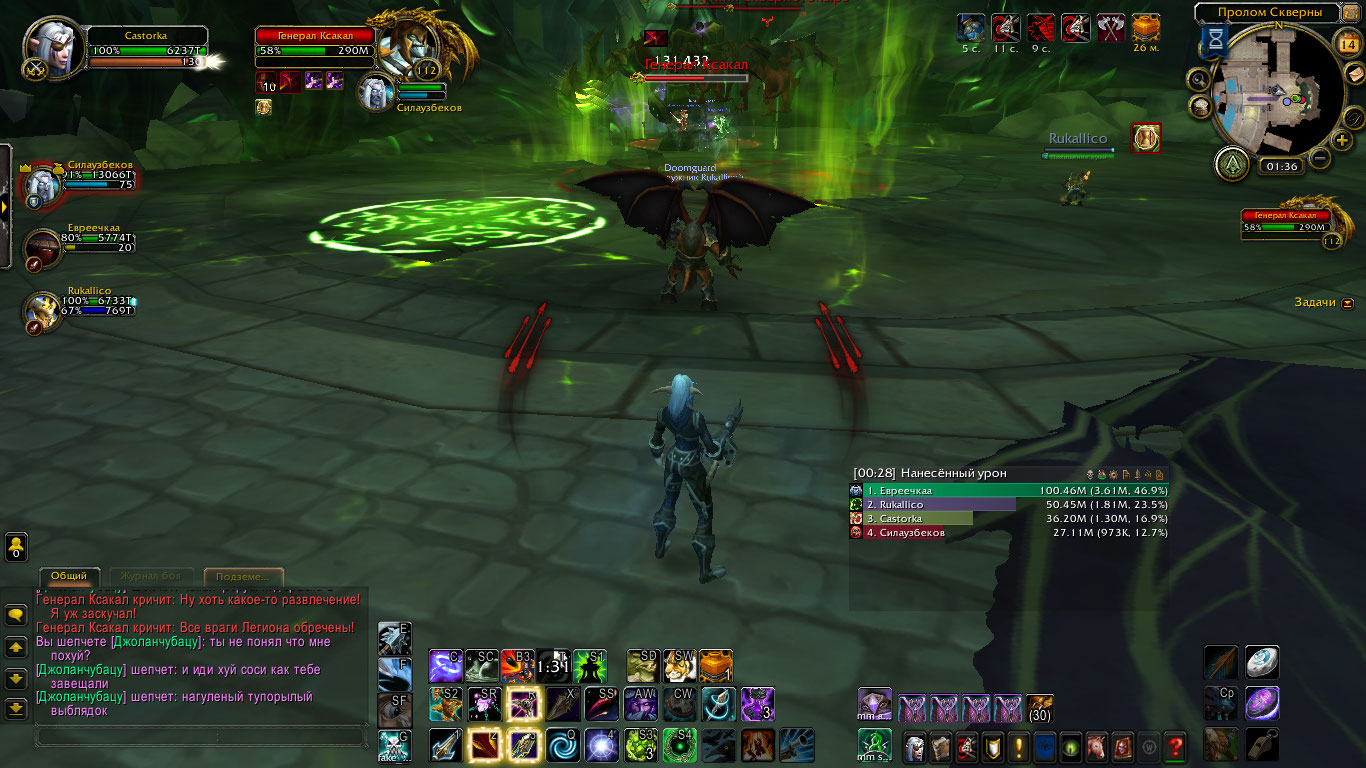Image resolution: width=1366 pixels, height=768 pixels.
Task: Open the Журнал боя combat log tab
Action: pyautogui.click(x=151, y=577)
